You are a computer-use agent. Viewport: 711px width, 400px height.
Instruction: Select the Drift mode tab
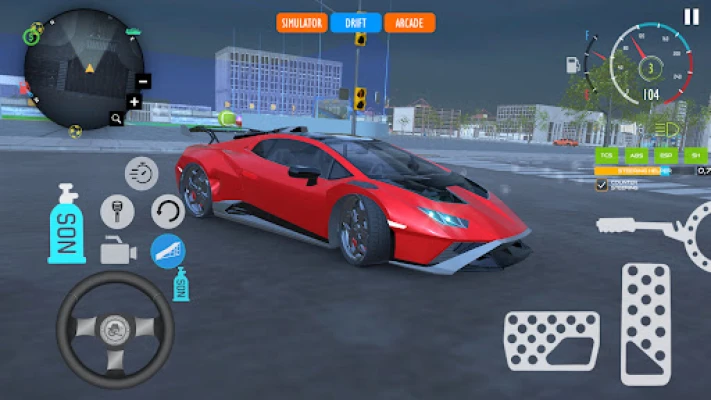[356, 22]
